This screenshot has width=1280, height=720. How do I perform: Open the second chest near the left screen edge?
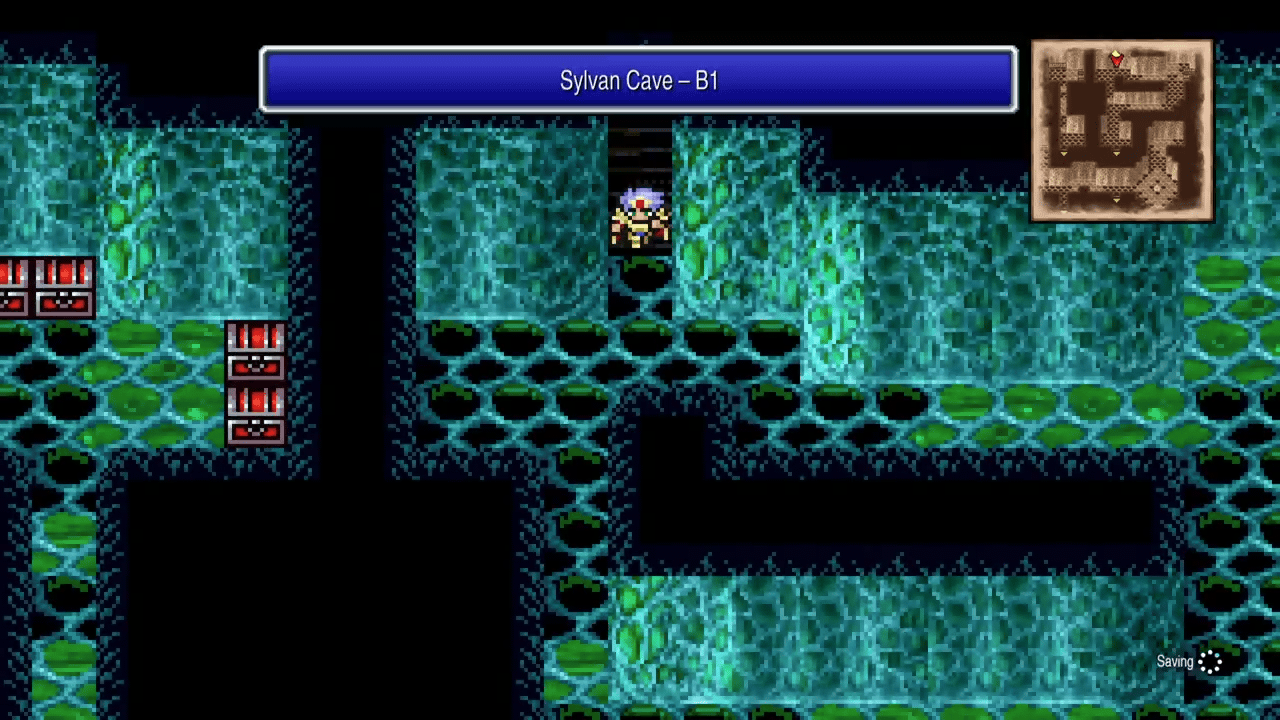click(62, 285)
